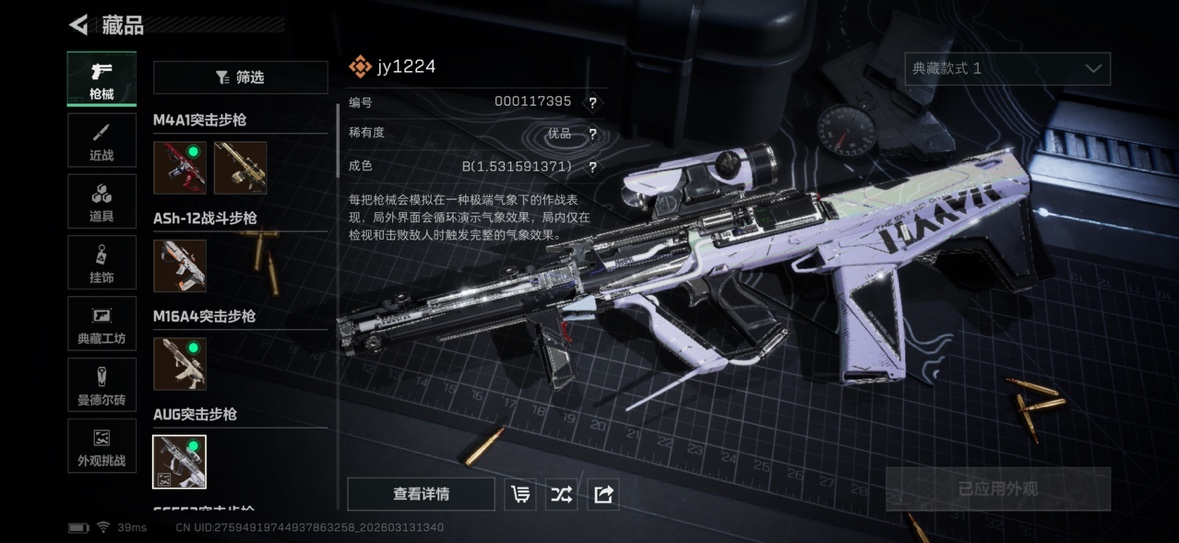Show help for 成色 wear value
Image resolution: width=1179 pixels, height=543 pixels.
point(593,167)
